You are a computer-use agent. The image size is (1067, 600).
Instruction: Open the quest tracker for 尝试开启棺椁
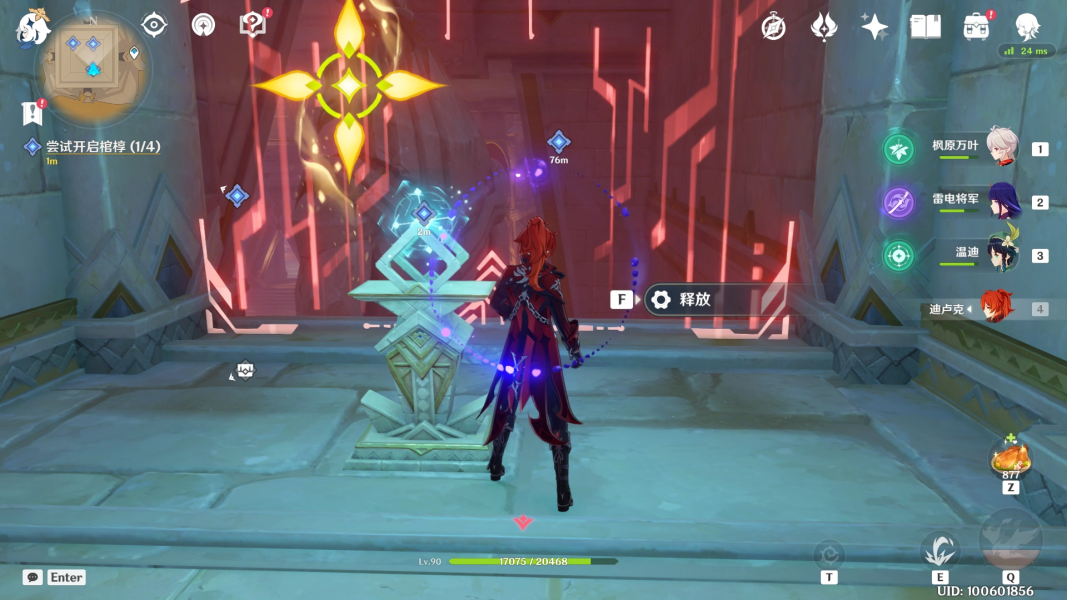click(x=102, y=147)
